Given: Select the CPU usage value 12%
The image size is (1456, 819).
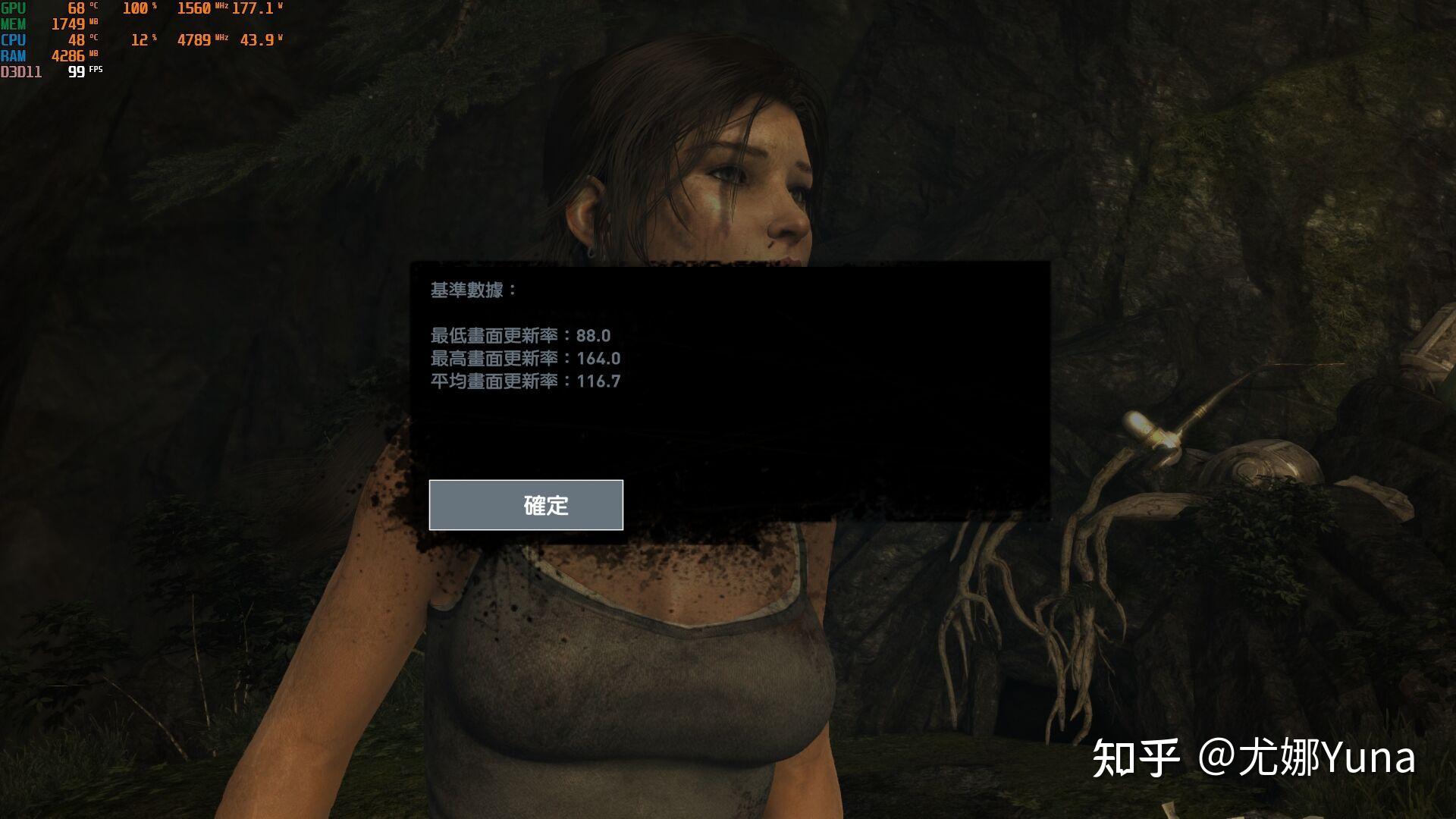Looking at the screenshot, I should 140,40.
